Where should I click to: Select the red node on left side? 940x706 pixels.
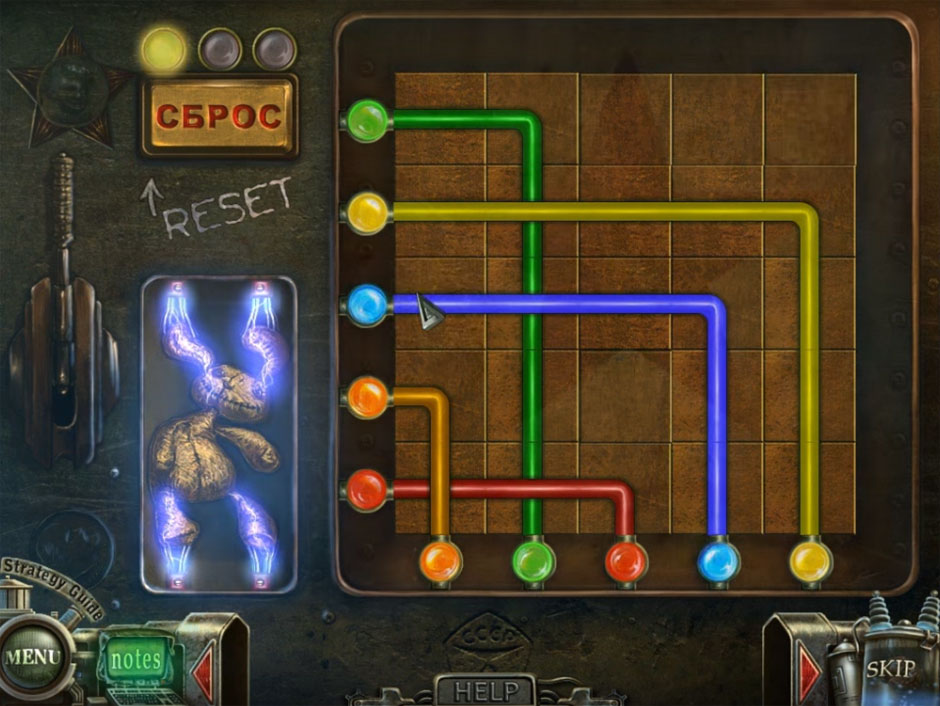coord(367,490)
